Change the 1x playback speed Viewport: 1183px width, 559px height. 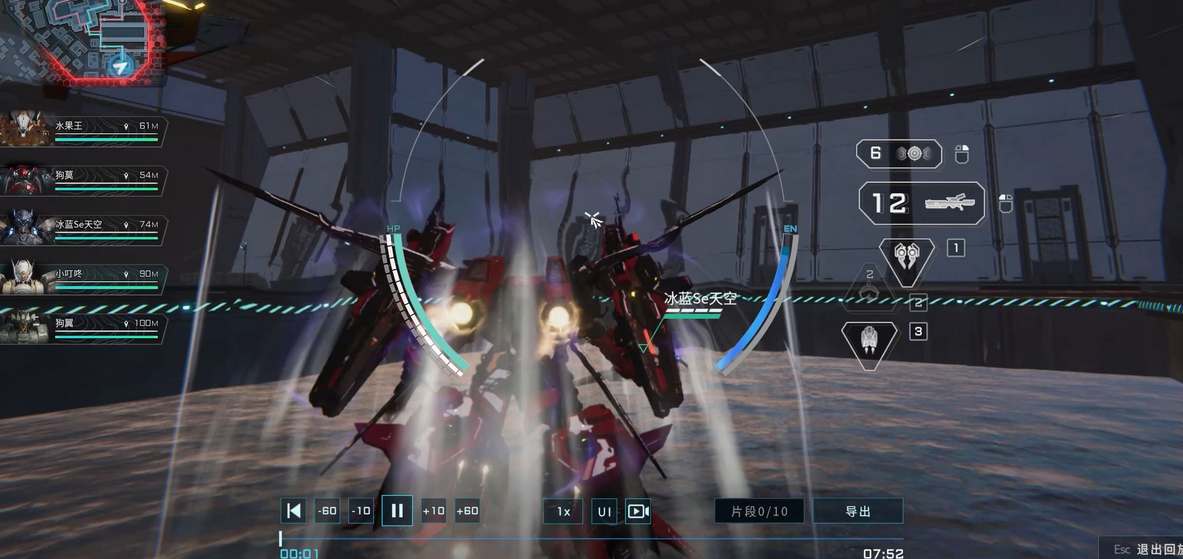(563, 511)
